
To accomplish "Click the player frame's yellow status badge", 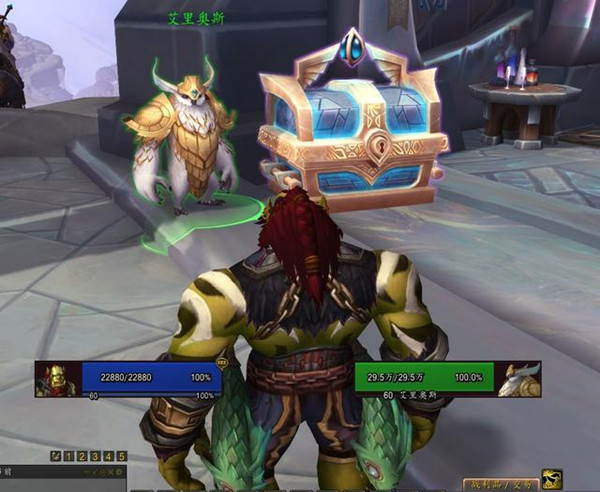I will point(221,365).
